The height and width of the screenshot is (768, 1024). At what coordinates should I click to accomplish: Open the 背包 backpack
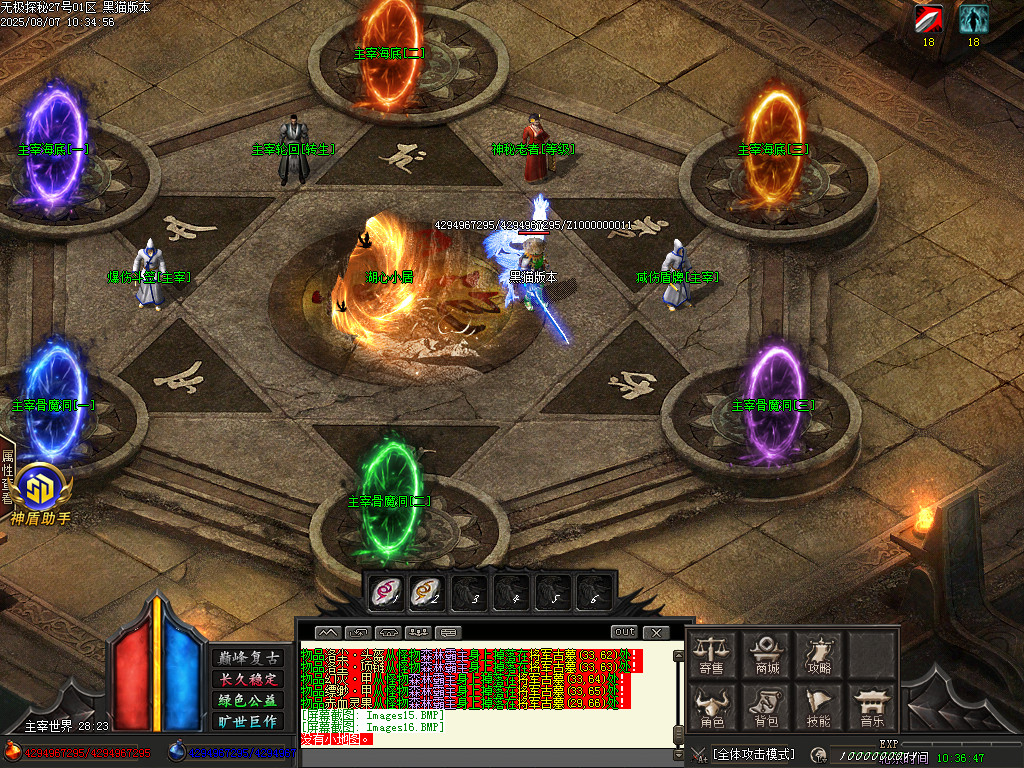tap(767, 708)
